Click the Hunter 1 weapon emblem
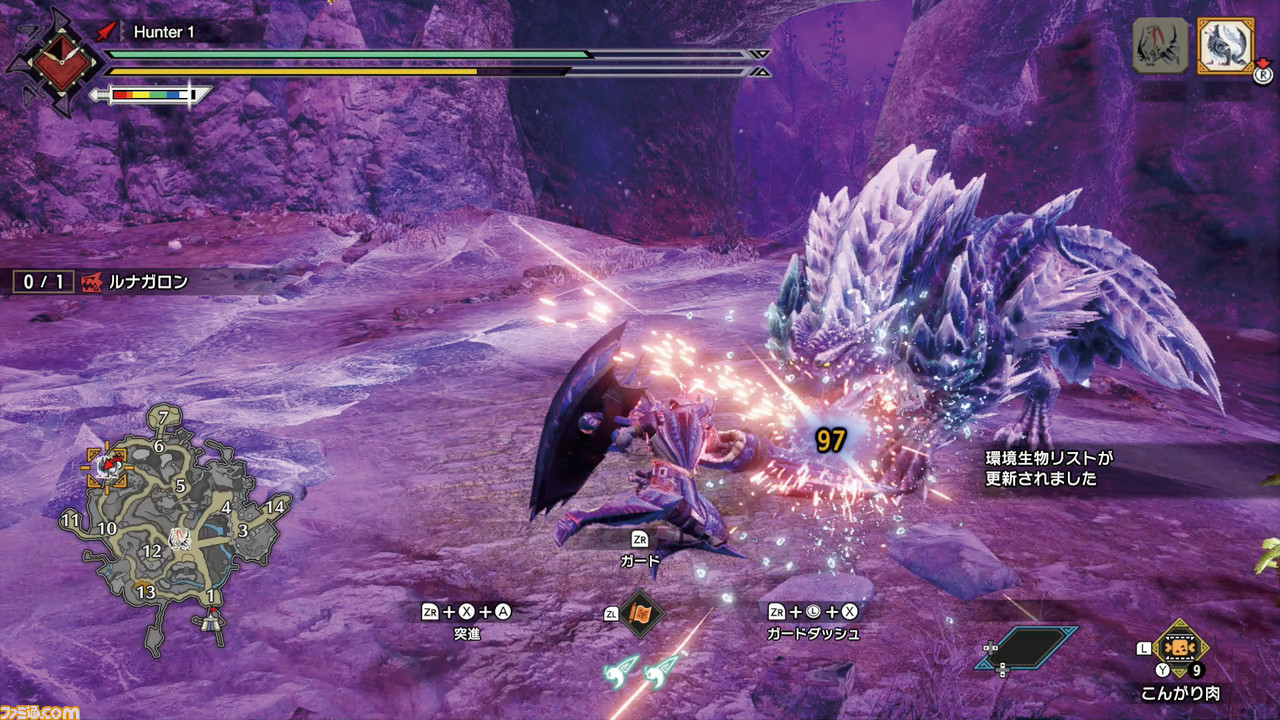 [53, 60]
